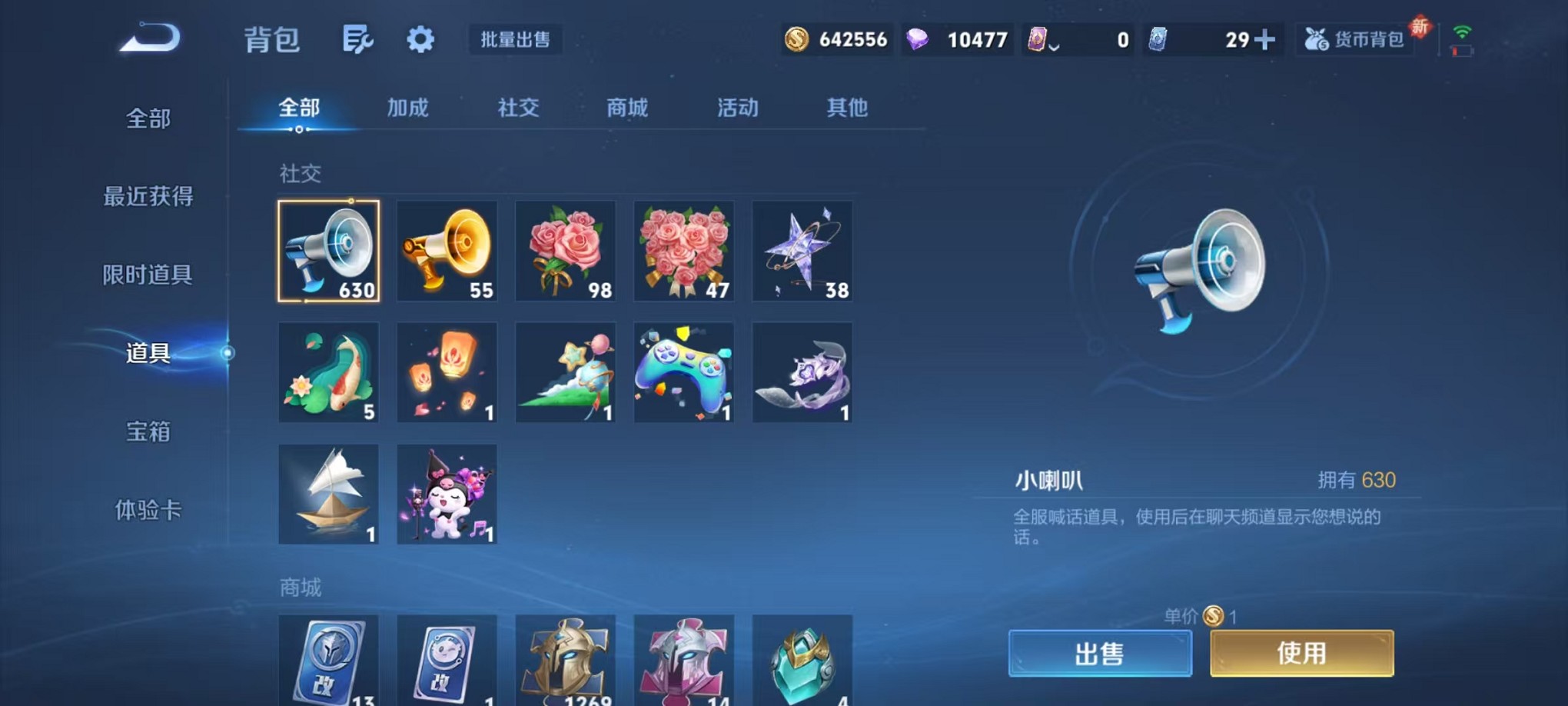Viewport: 1568px width, 706px height.
Task: Switch to the 社交 tab
Action: point(518,108)
